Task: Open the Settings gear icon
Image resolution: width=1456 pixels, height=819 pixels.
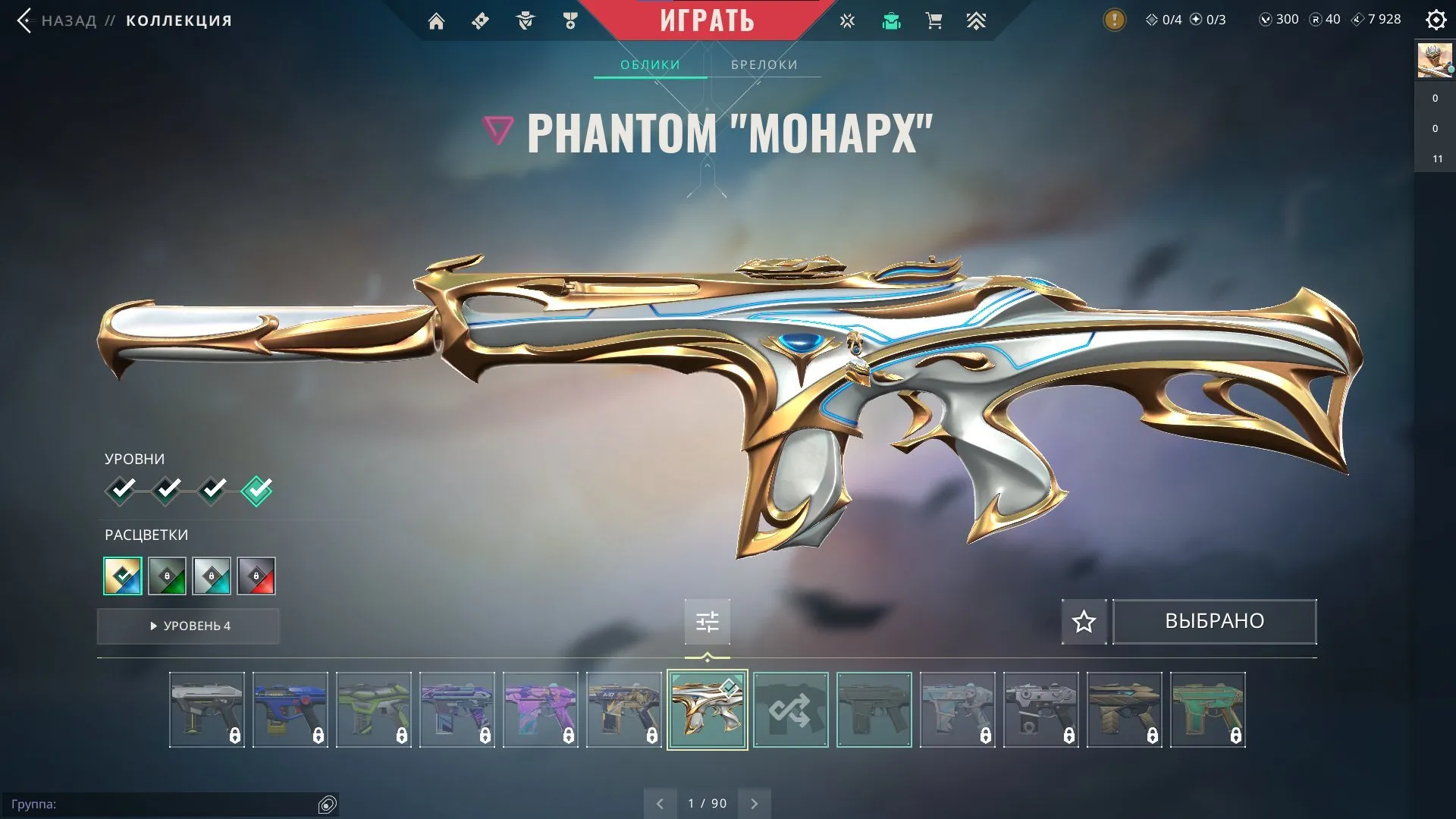Action: click(x=1436, y=20)
